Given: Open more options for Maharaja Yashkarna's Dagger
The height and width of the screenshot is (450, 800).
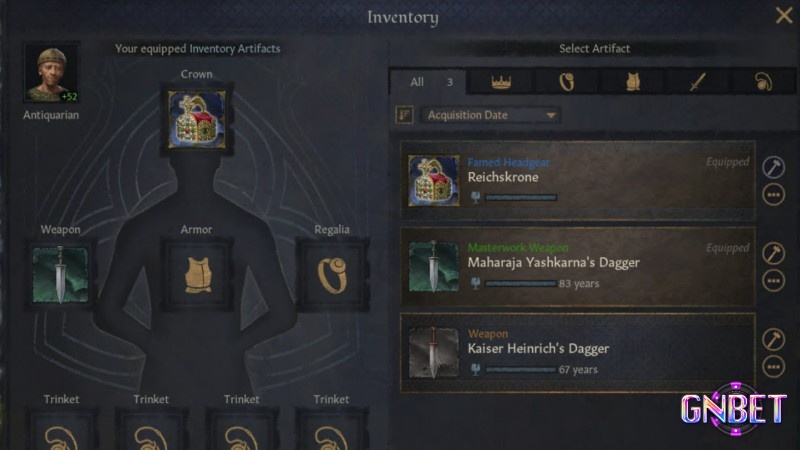Looking at the screenshot, I should click(773, 280).
